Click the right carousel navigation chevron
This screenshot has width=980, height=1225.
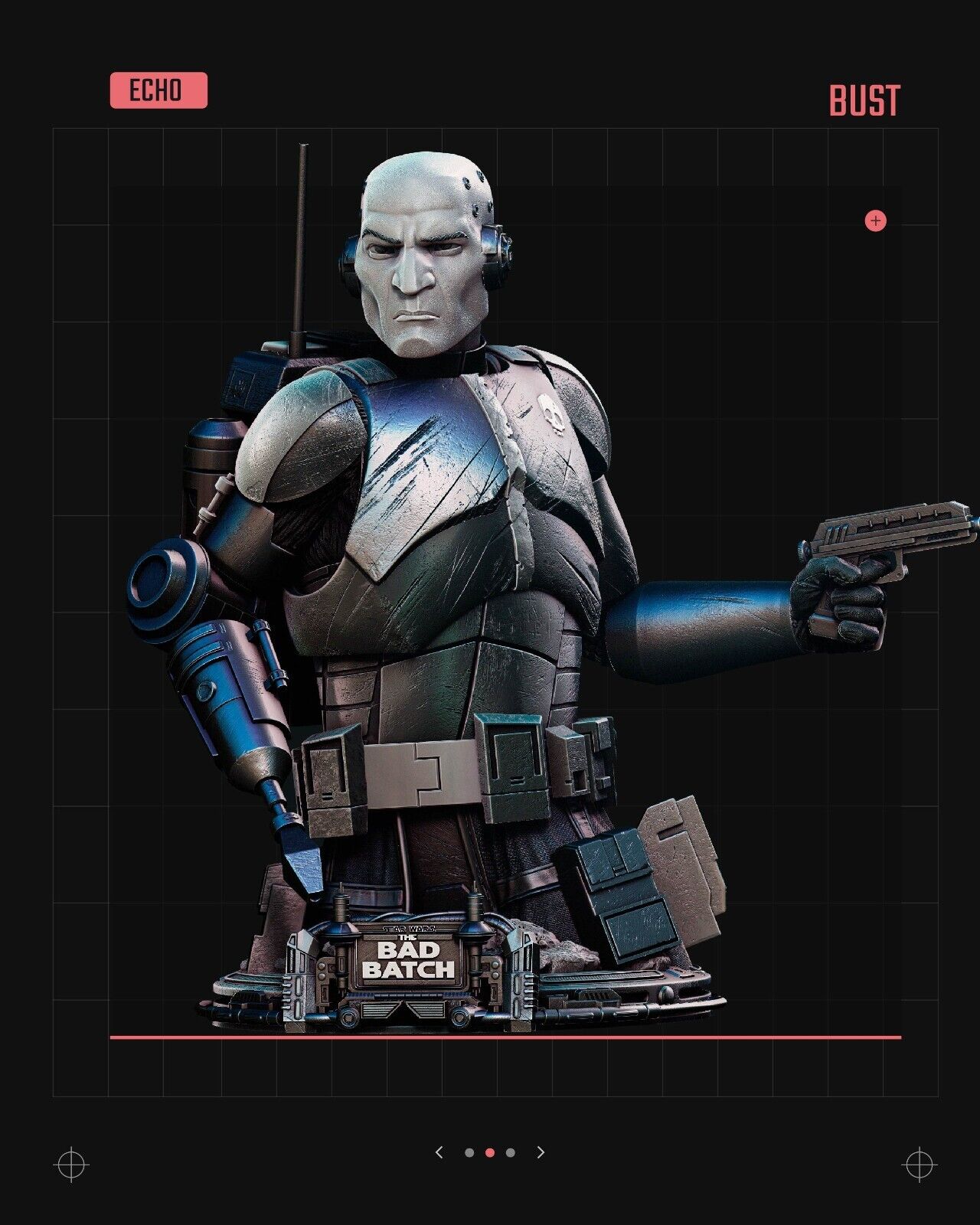coord(541,1152)
